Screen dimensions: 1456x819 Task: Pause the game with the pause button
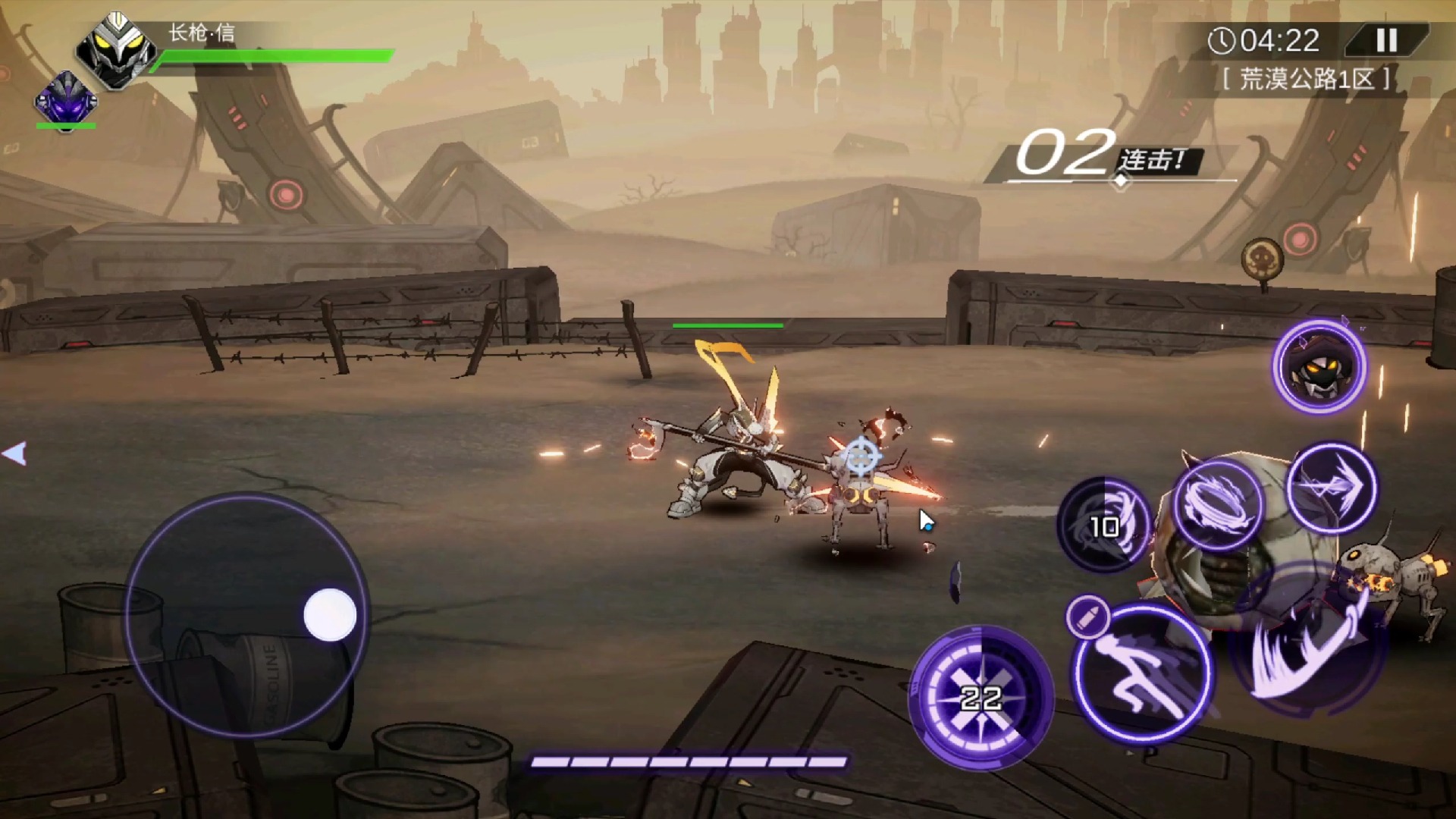(1387, 40)
